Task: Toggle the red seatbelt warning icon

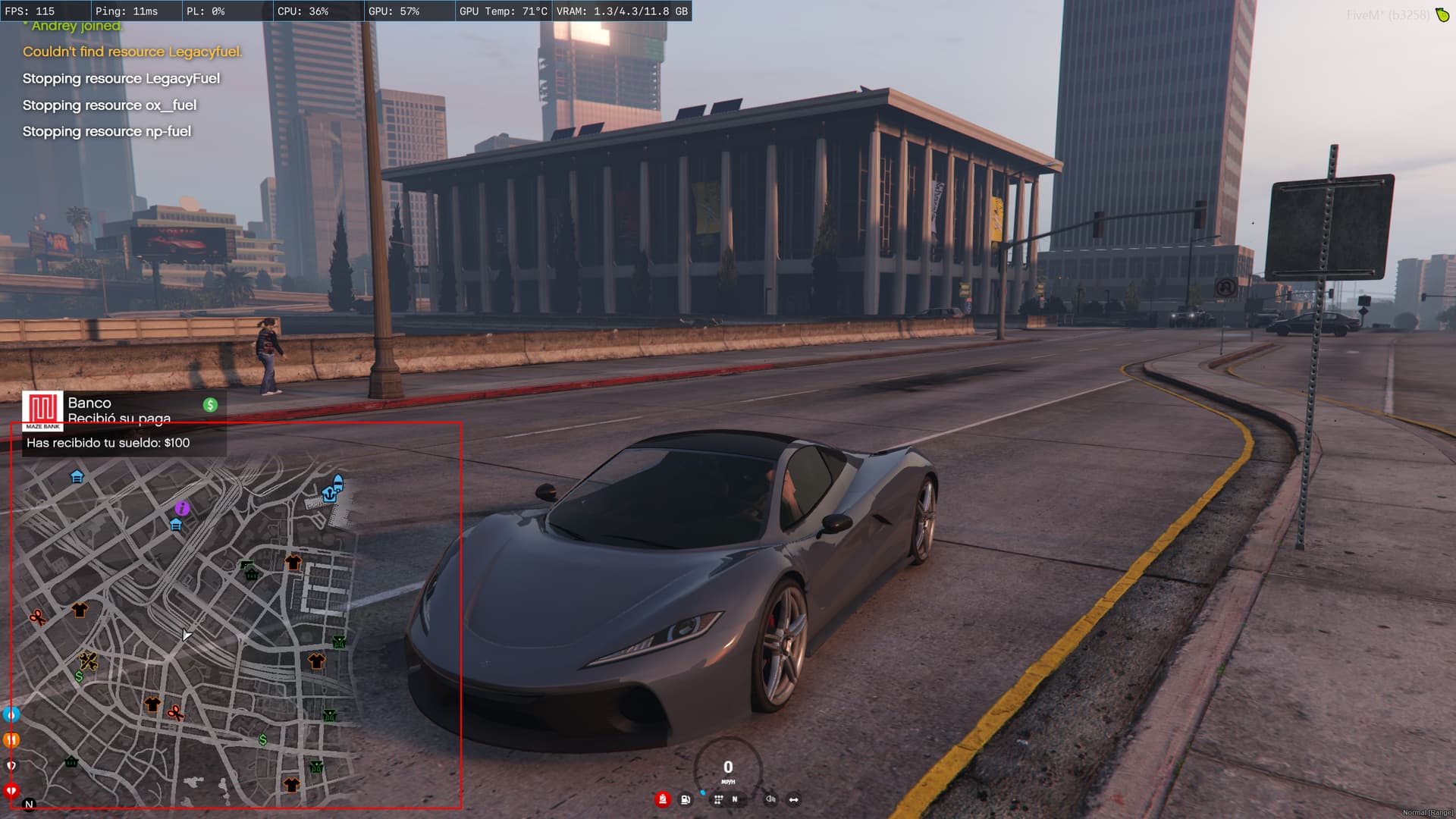Action: (662, 799)
